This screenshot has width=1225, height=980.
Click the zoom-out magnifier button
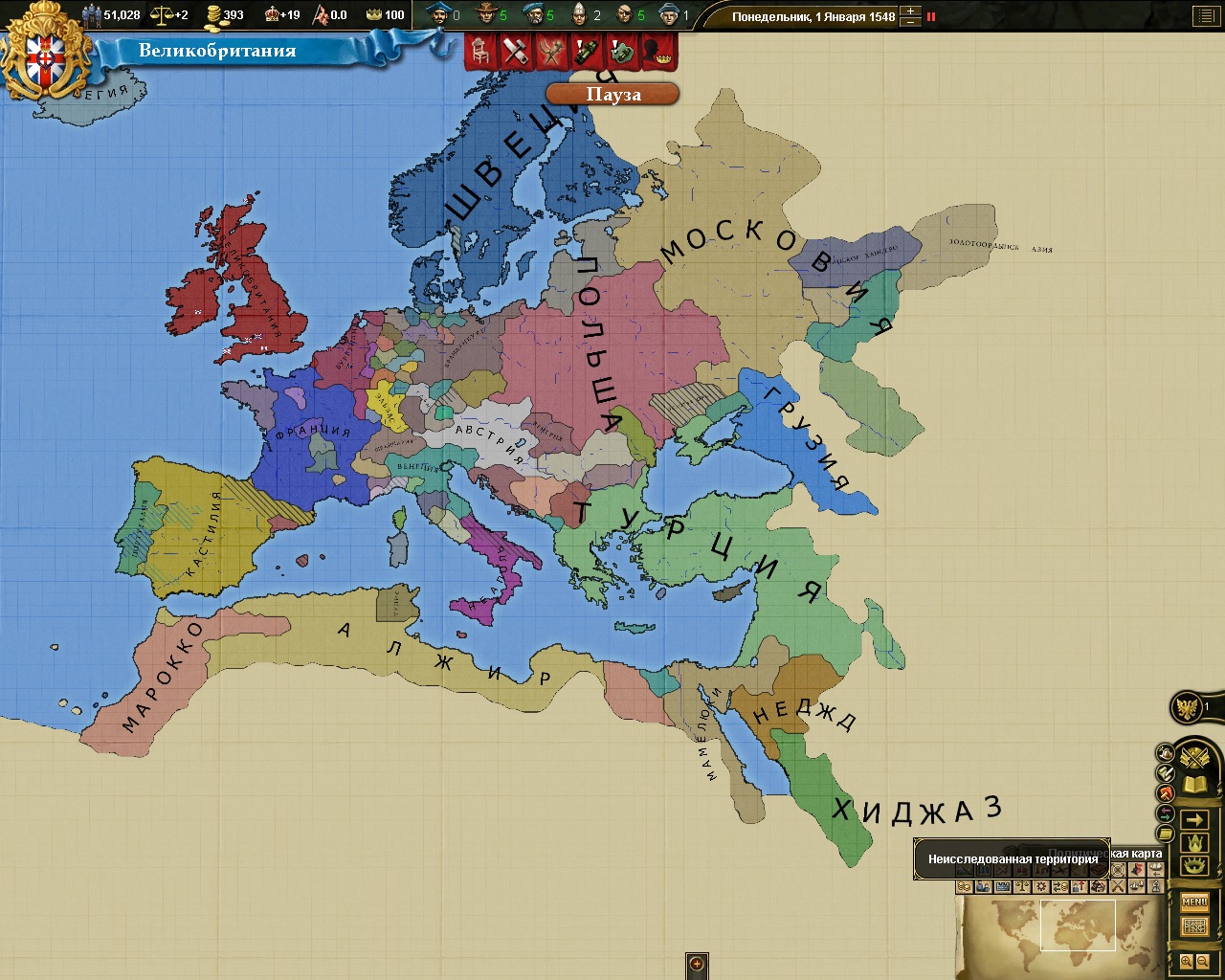[1202, 962]
